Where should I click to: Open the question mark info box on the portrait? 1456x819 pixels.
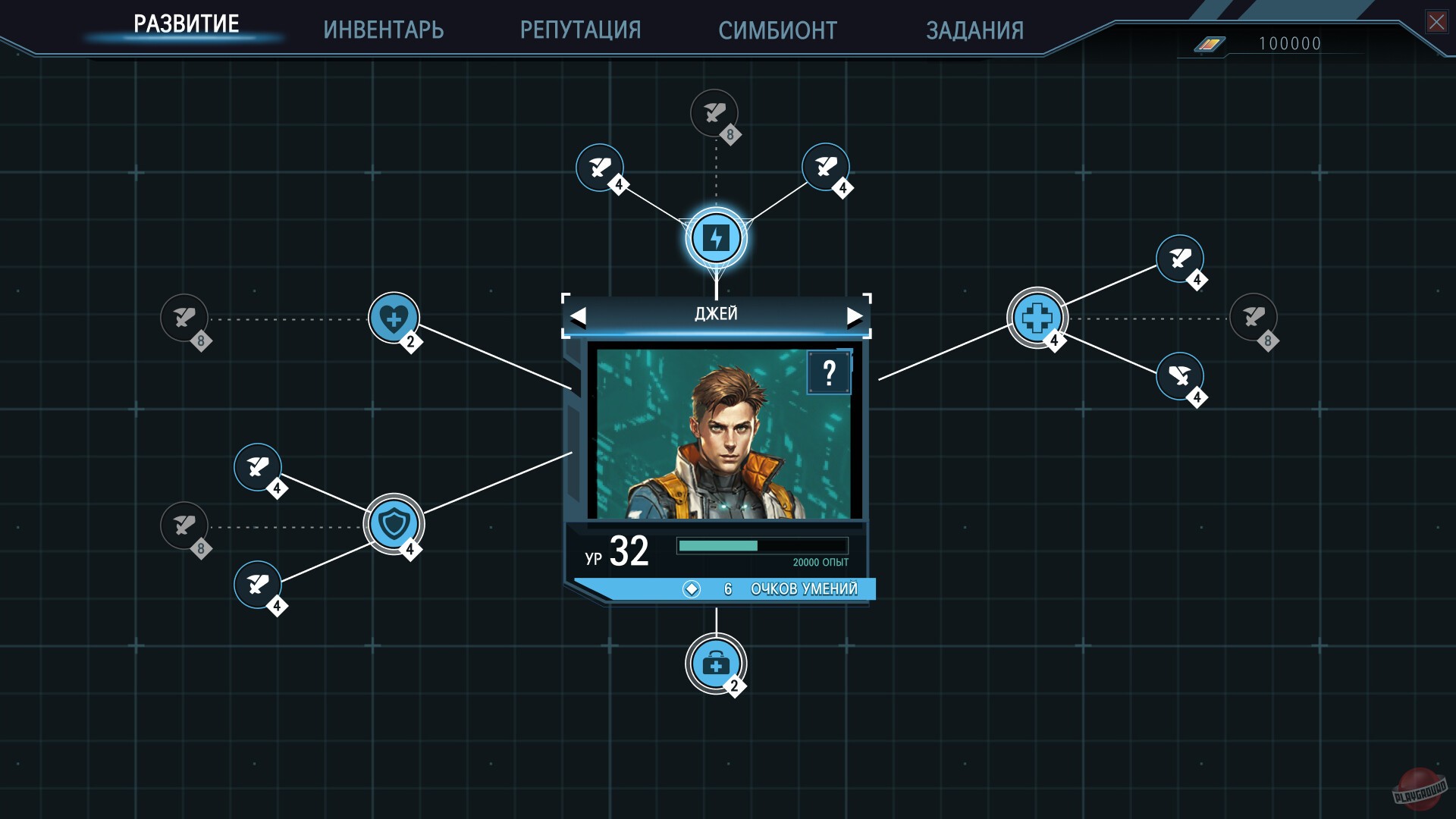tap(829, 372)
